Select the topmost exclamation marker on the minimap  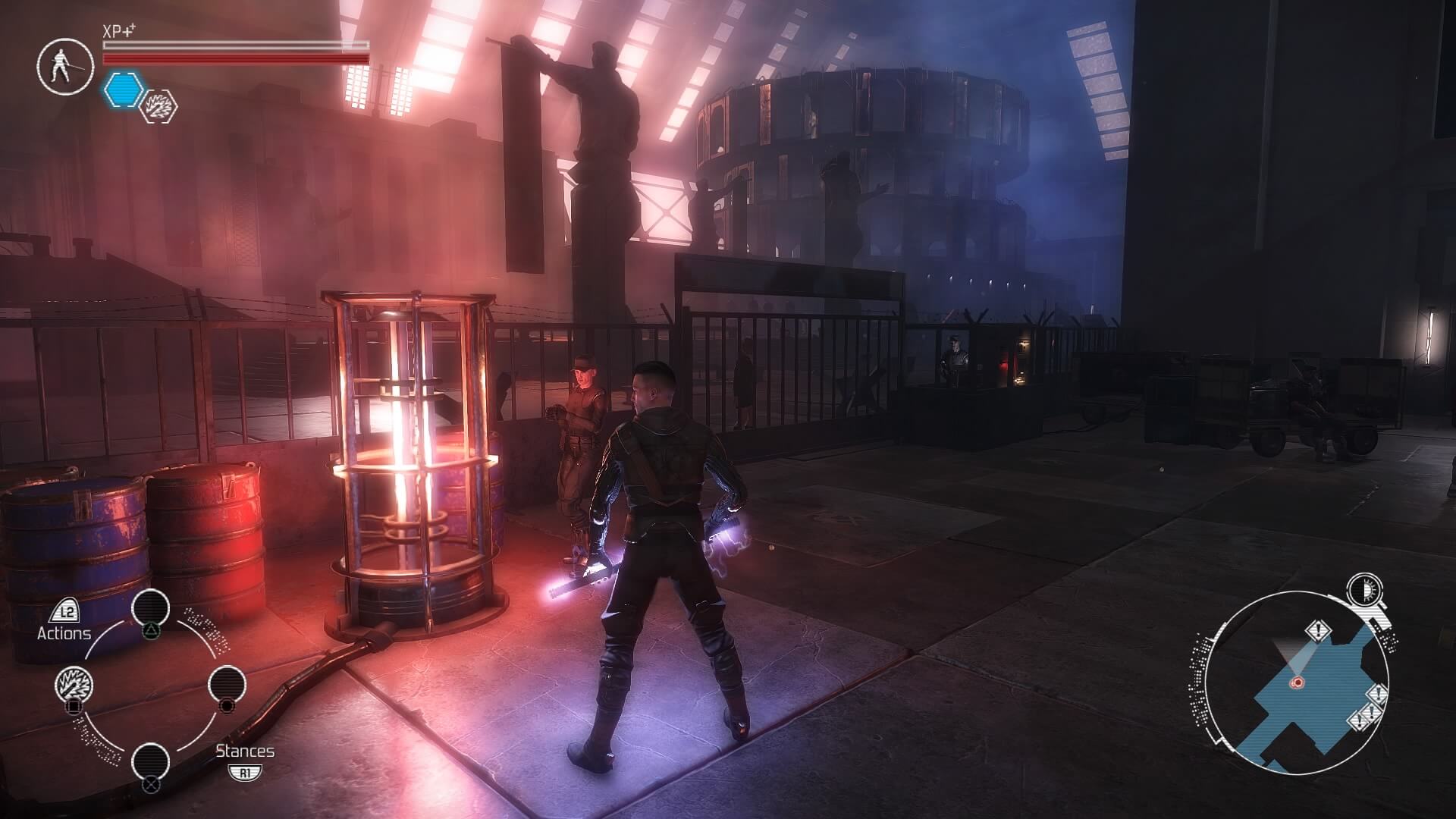(x=1319, y=630)
